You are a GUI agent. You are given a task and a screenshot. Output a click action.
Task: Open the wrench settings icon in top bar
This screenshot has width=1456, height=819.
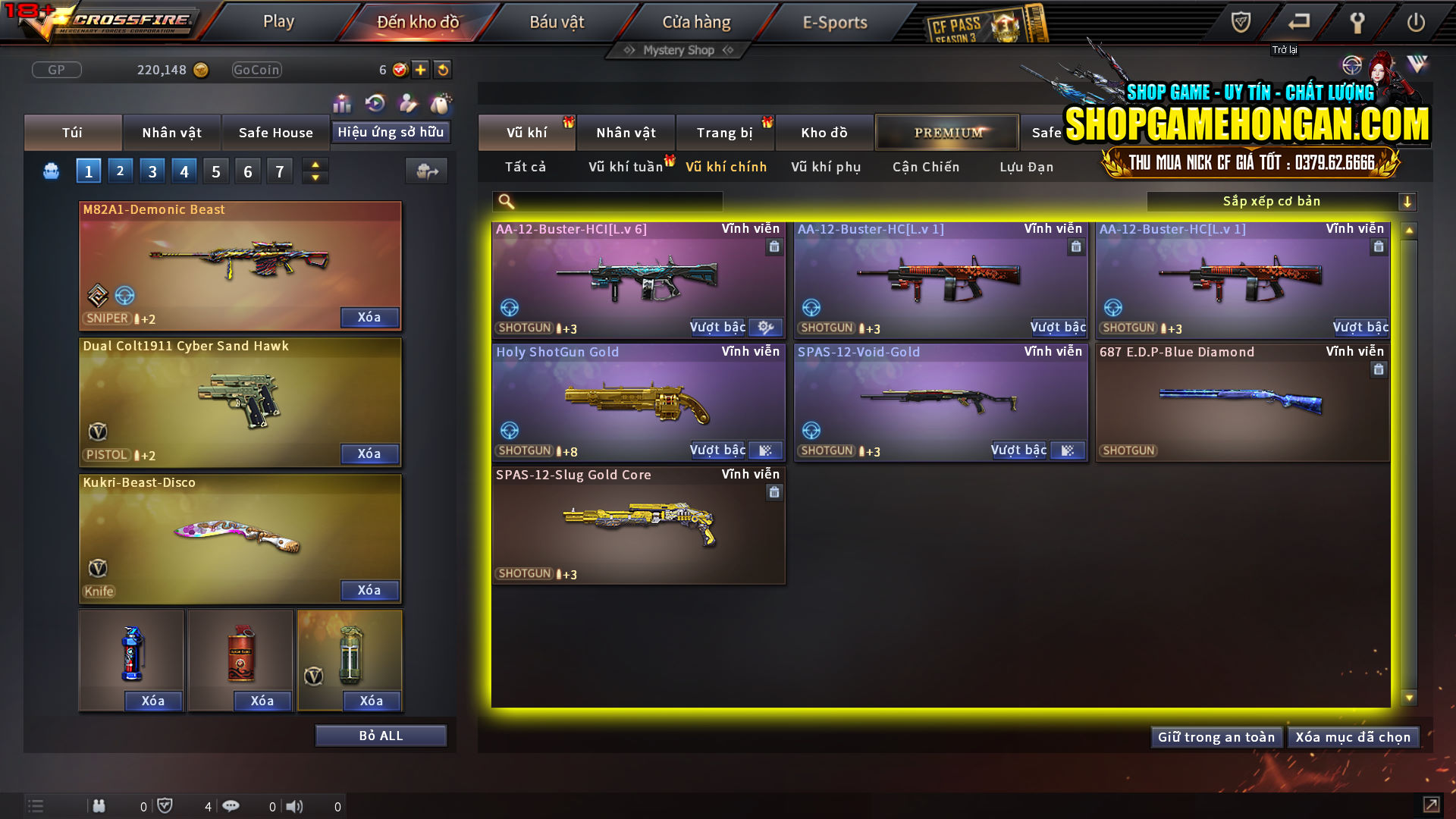coord(1357,22)
